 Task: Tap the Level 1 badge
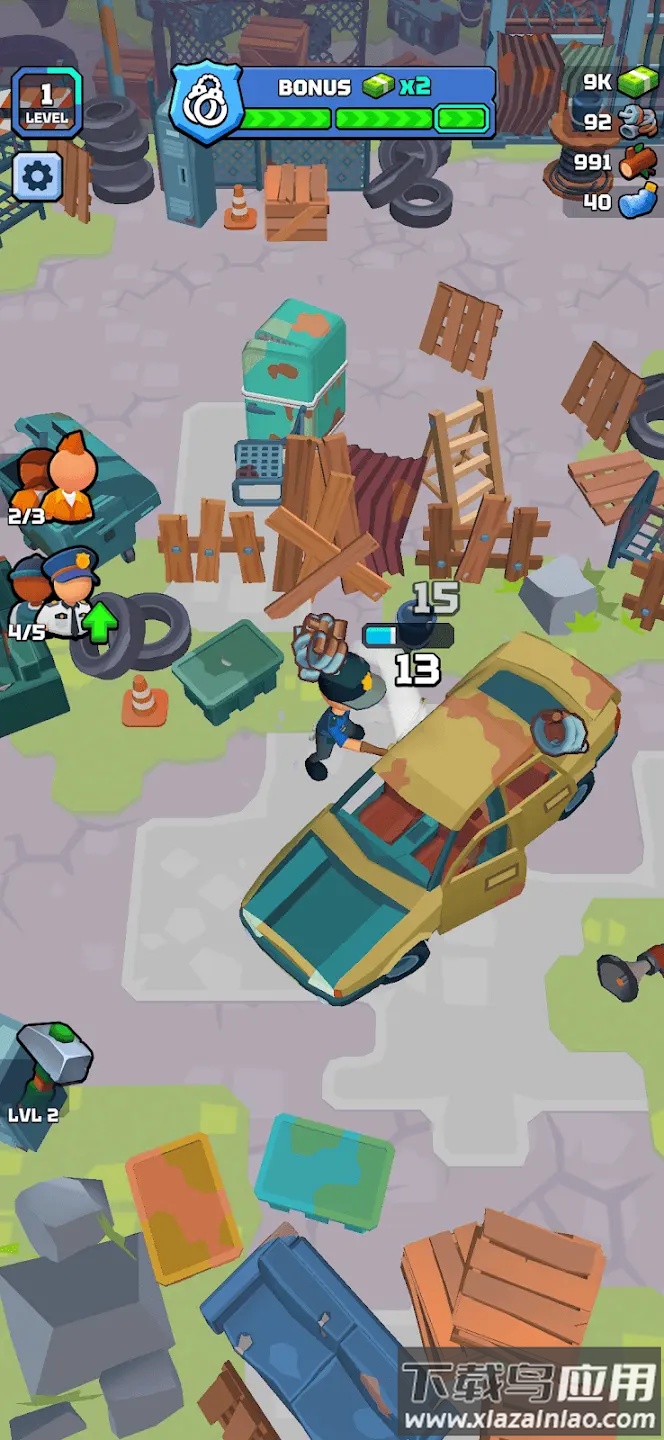click(46, 103)
